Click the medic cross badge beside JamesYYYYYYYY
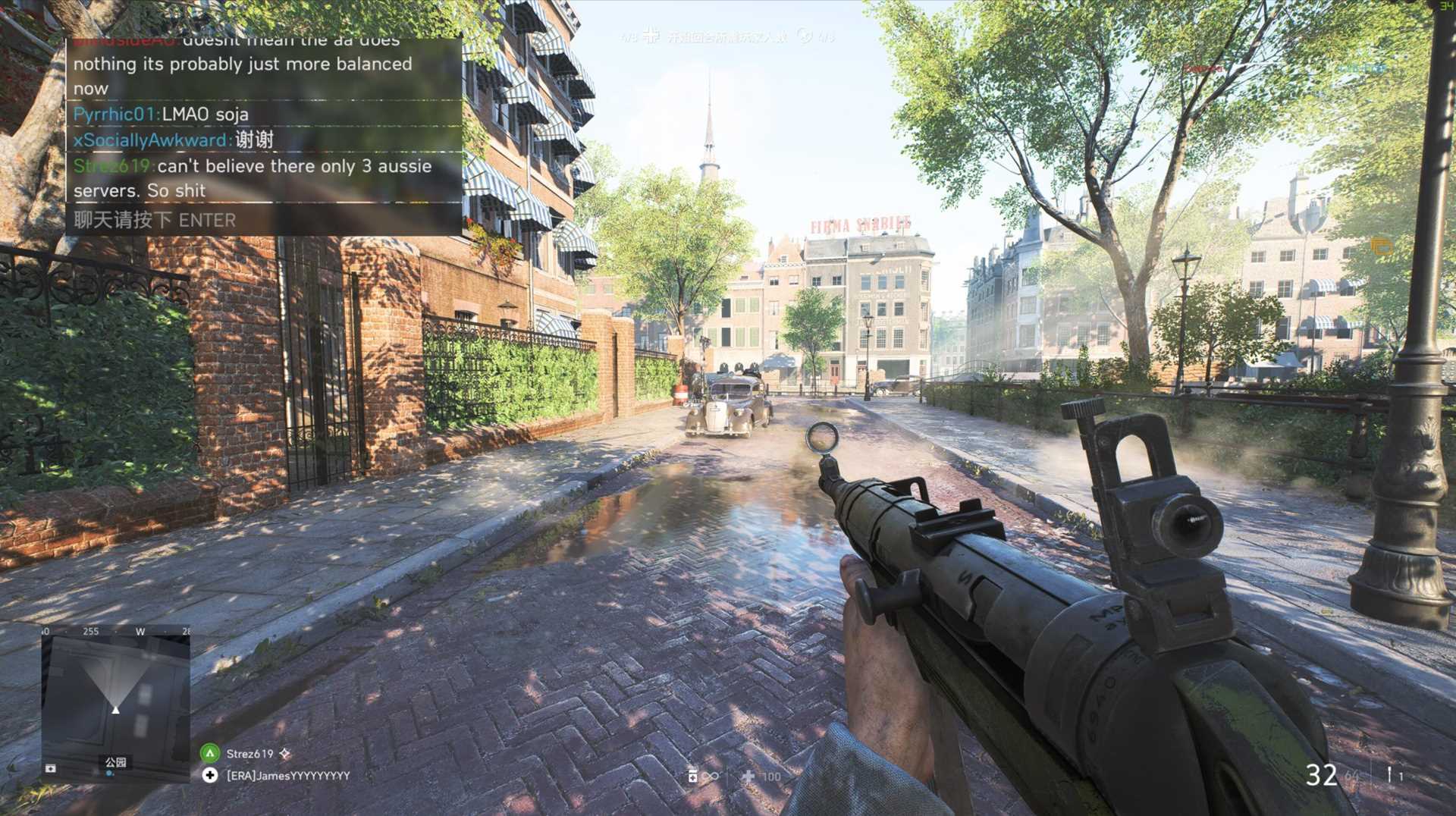This screenshot has height=816, width=1456. (210, 775)
